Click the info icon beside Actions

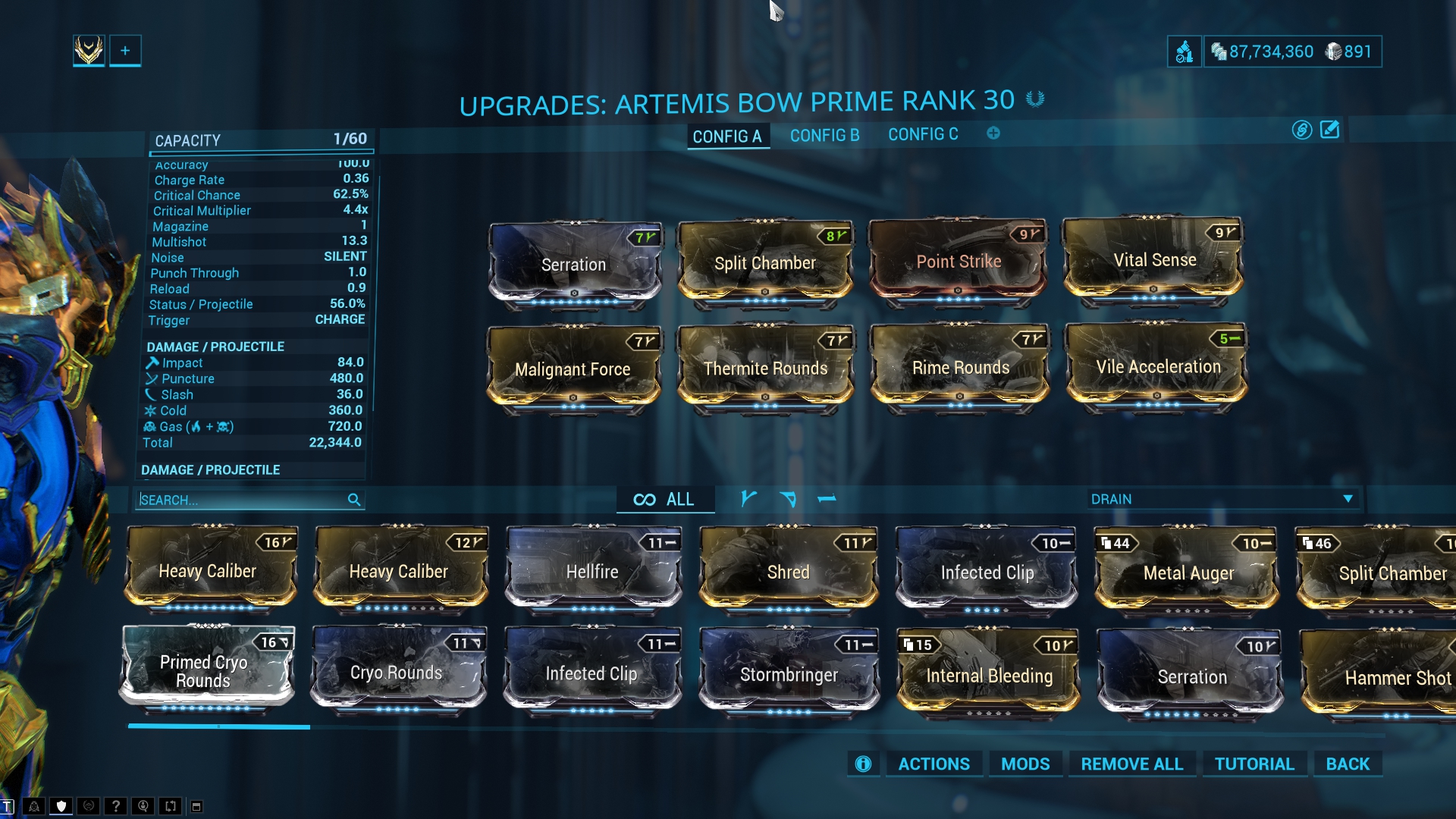(x=863, y=764)
